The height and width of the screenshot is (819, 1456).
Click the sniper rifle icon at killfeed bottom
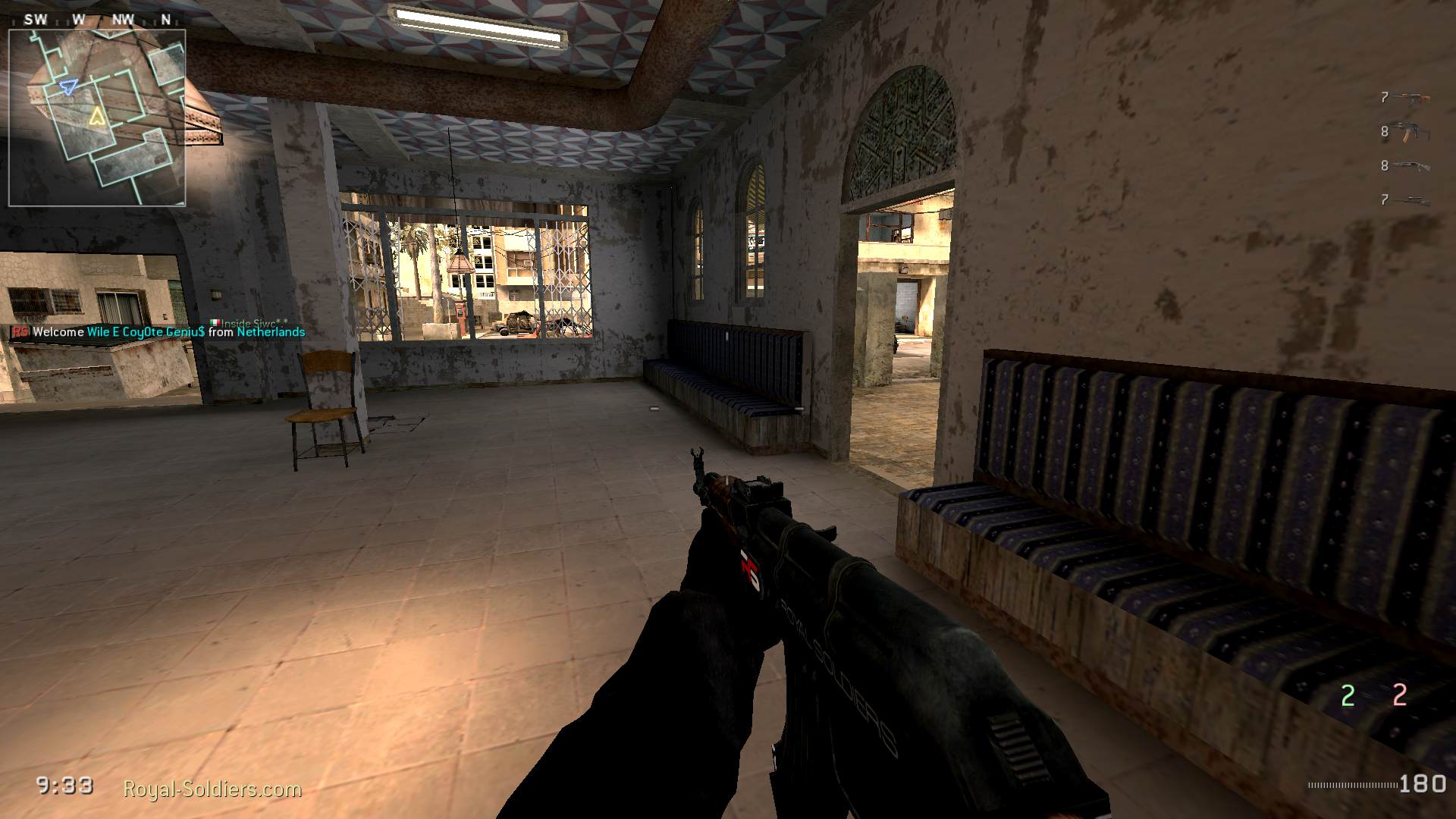(x=1412, y=201)
